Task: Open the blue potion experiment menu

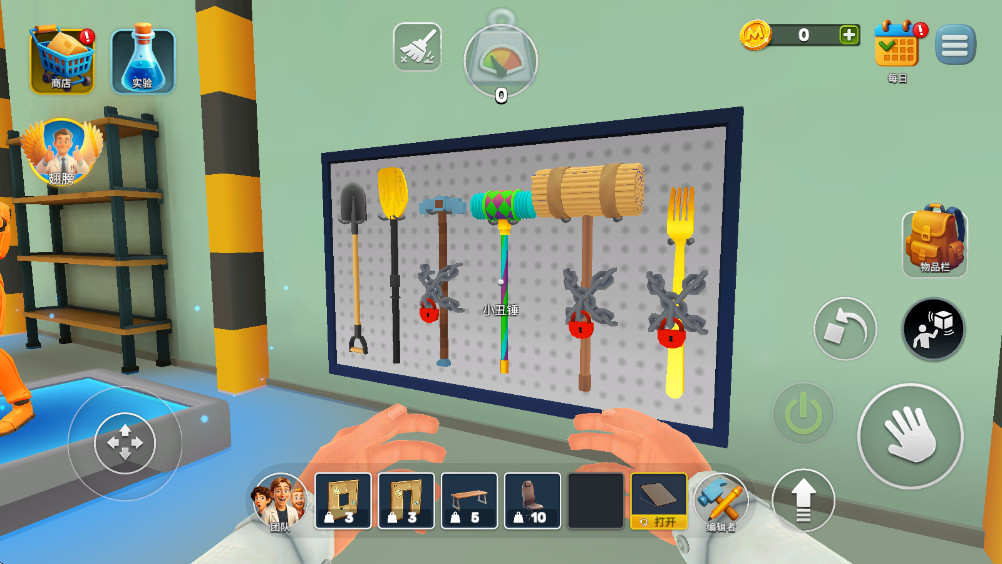Action: coord(143,60)
